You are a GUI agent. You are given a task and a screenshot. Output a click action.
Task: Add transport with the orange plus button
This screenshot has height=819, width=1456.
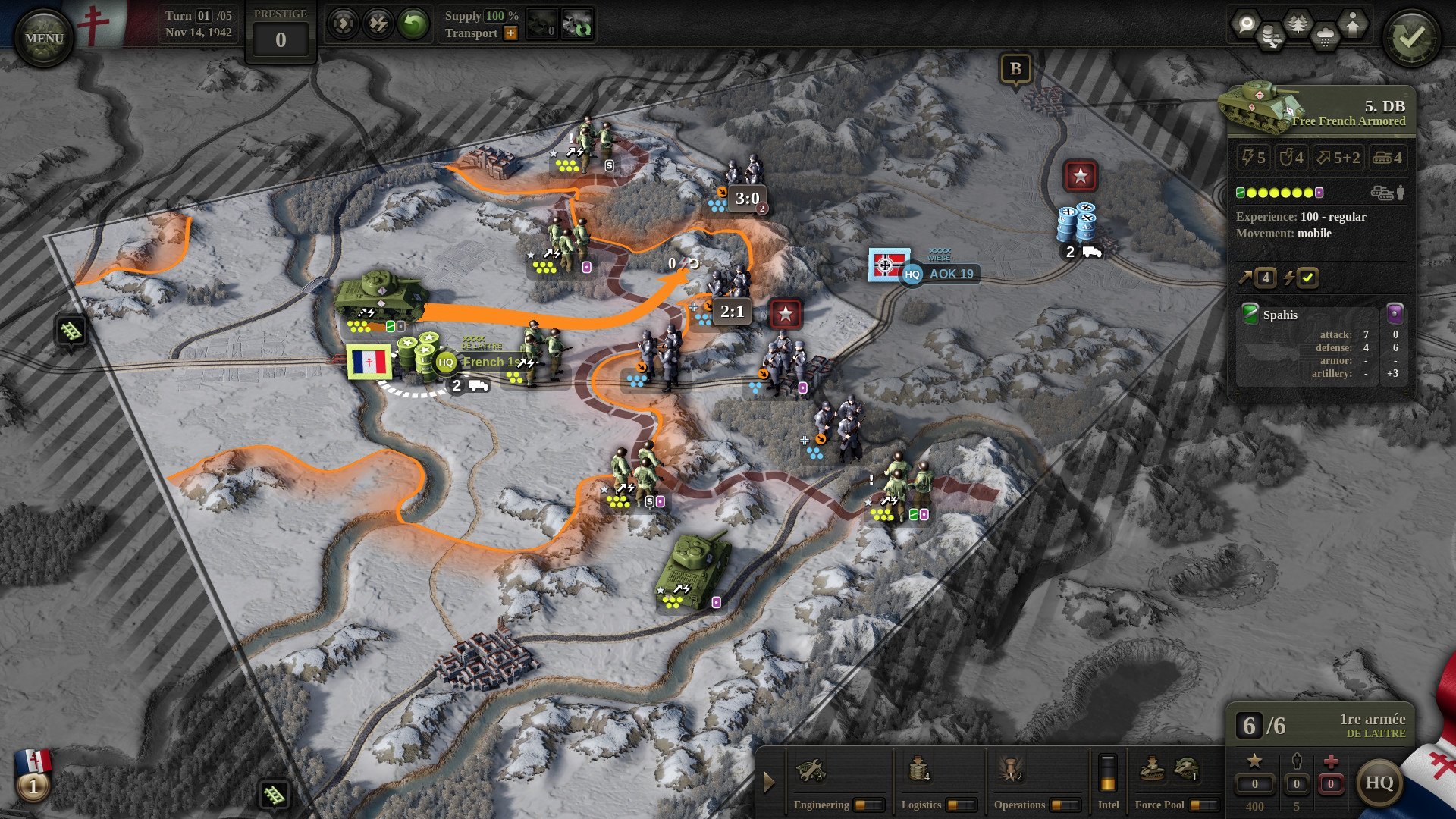[511, 33]
